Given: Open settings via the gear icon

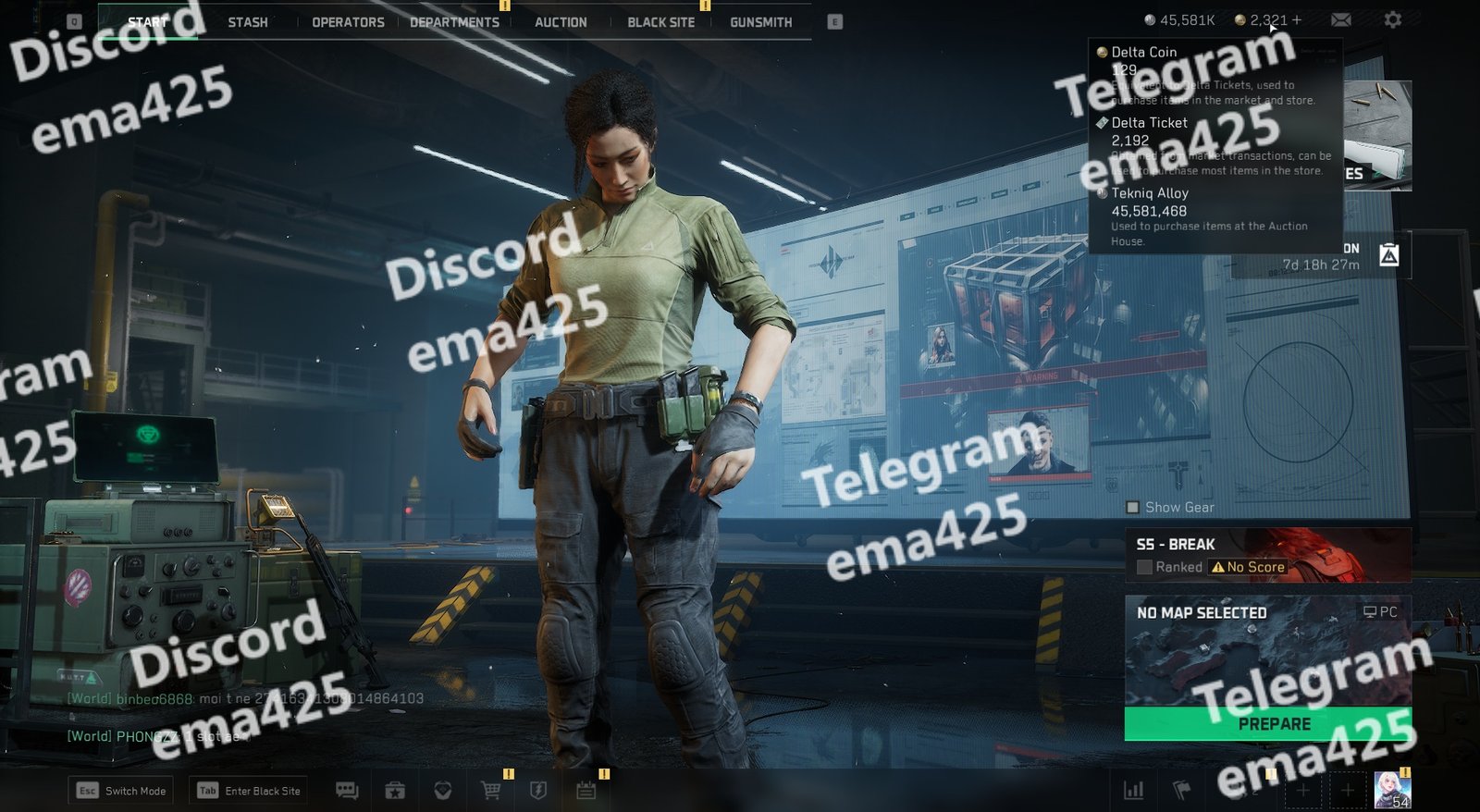Looking at the screenshot, I should [1392, 19].
